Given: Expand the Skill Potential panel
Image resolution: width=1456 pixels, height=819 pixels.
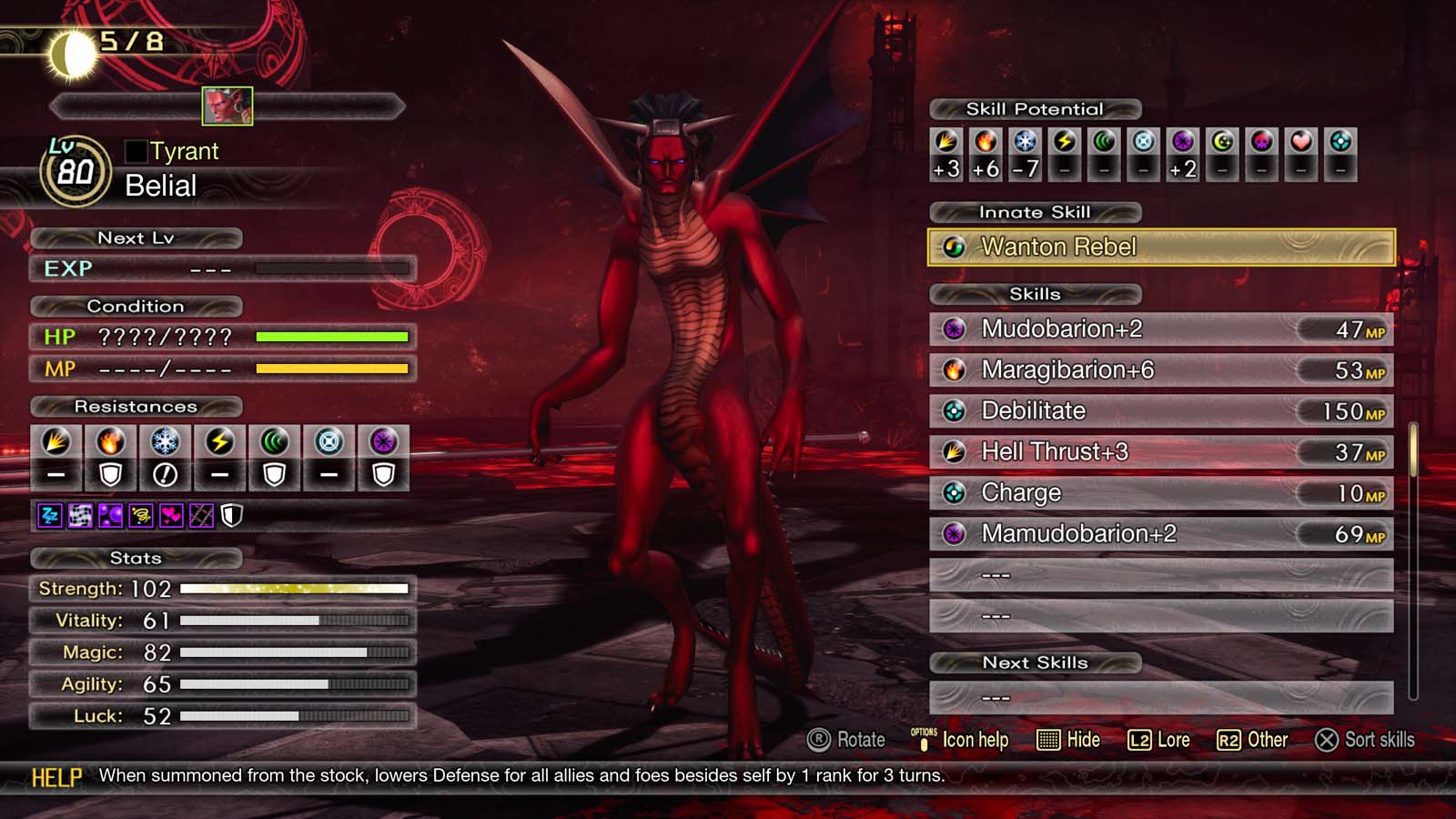Looking at the screenshot, I should click(x=1035, y=108).
